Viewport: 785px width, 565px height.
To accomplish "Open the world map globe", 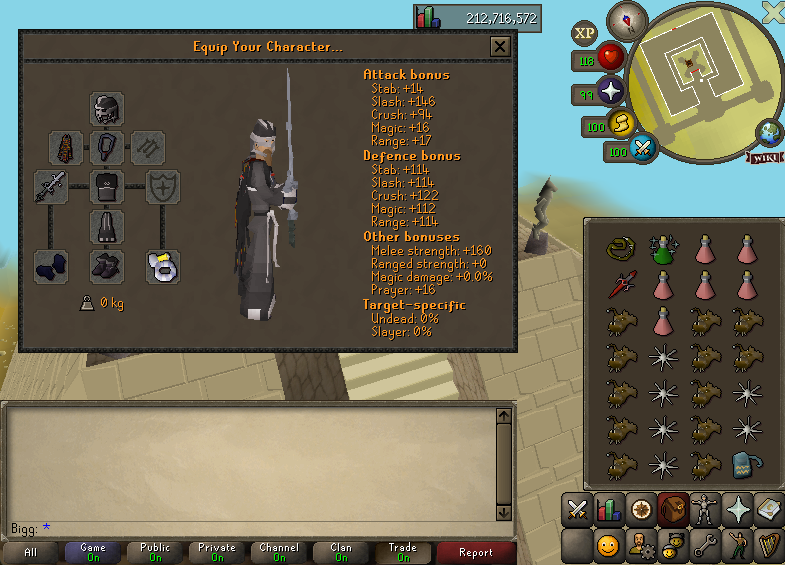I will click(x=770, y=132).
